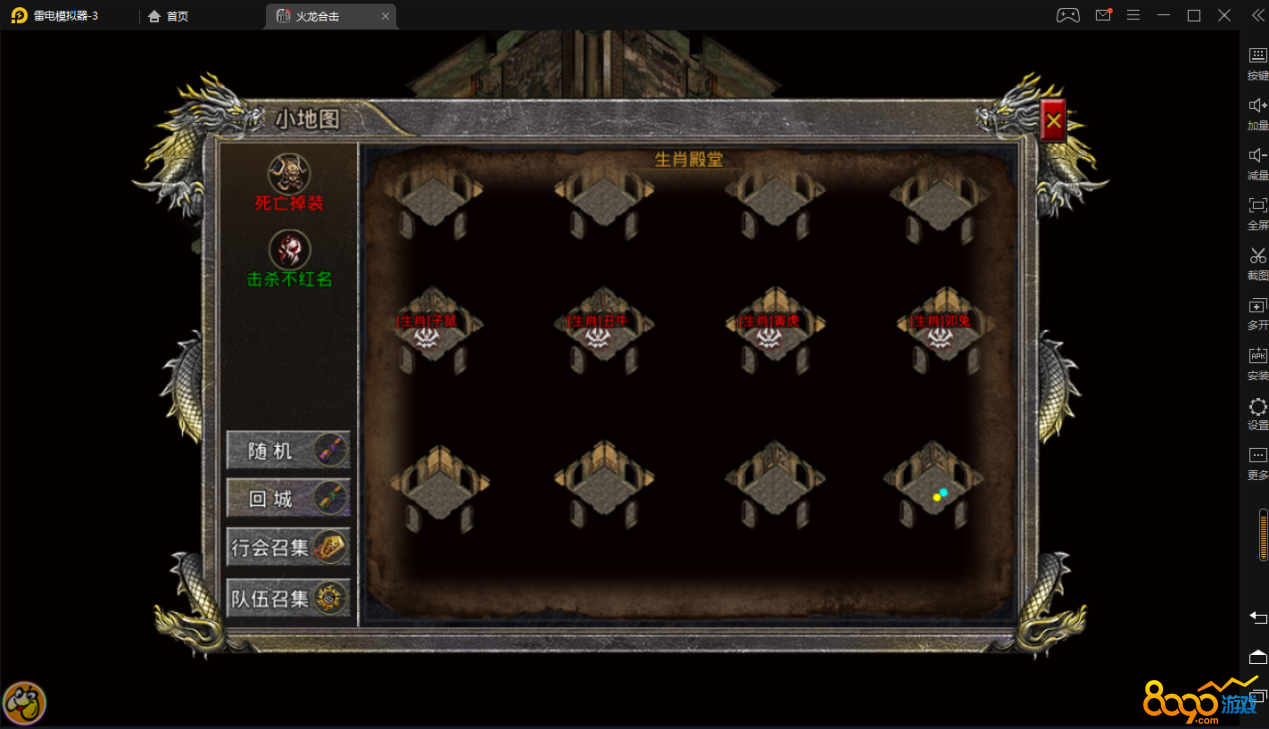Image resolution: width=1269 pixels, height=729 pixels.
Task: Activate the 行会召集 guild summon button
Action: (x=288, y=547)
